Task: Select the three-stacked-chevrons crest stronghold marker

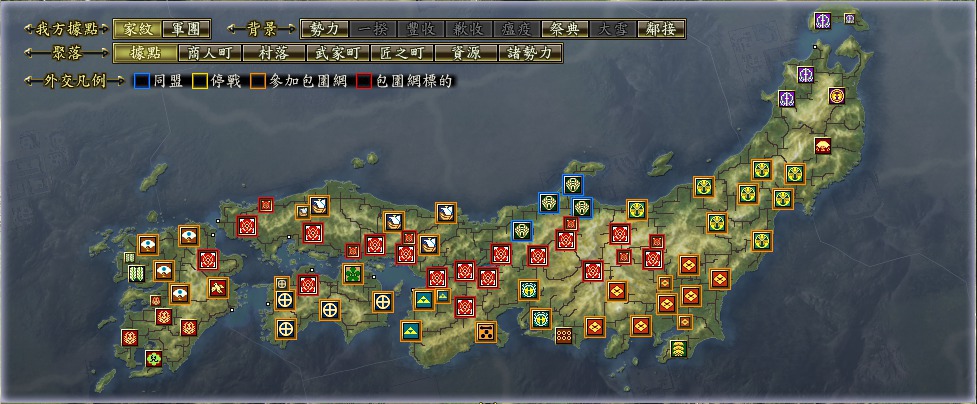Action: pos(680,348)
